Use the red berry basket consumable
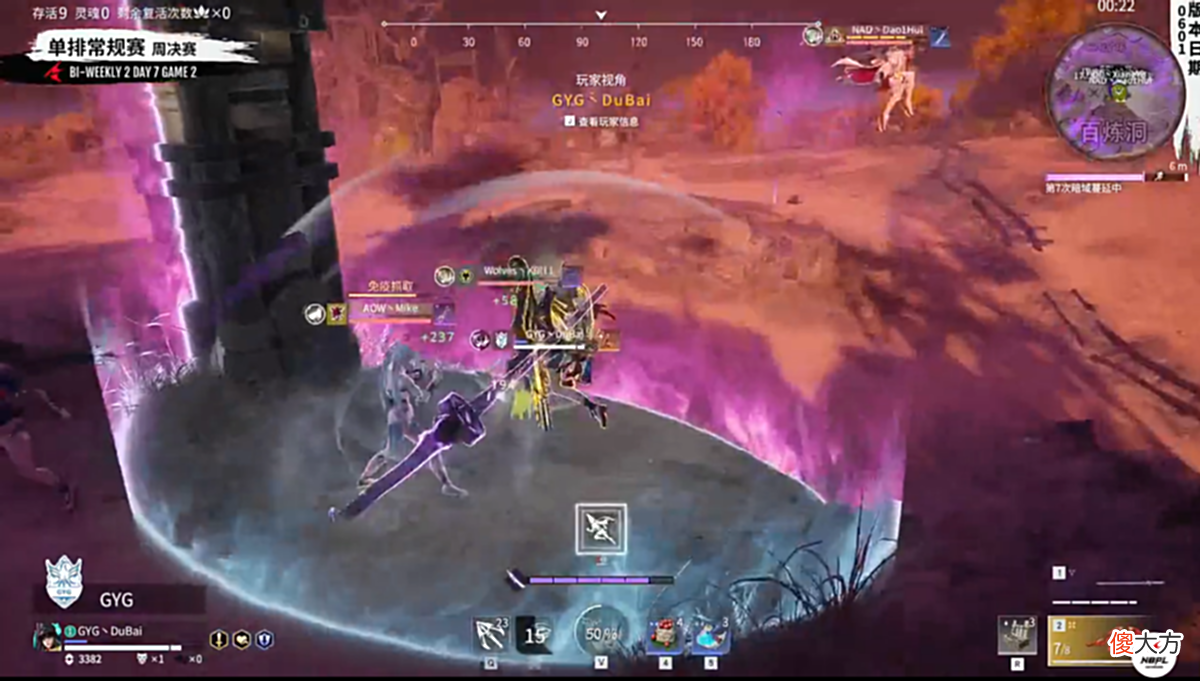The image size is (1200, 681). click(x=665, y=635)
